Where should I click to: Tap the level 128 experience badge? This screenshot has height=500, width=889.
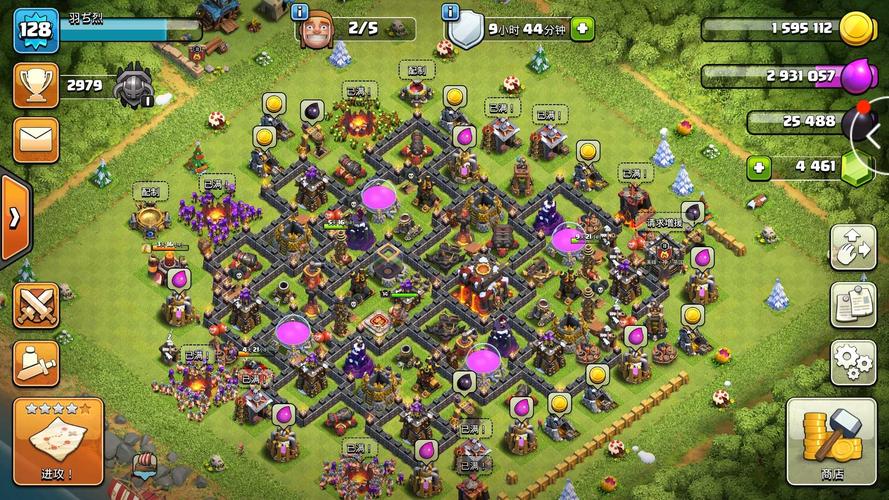coord(33,29)
